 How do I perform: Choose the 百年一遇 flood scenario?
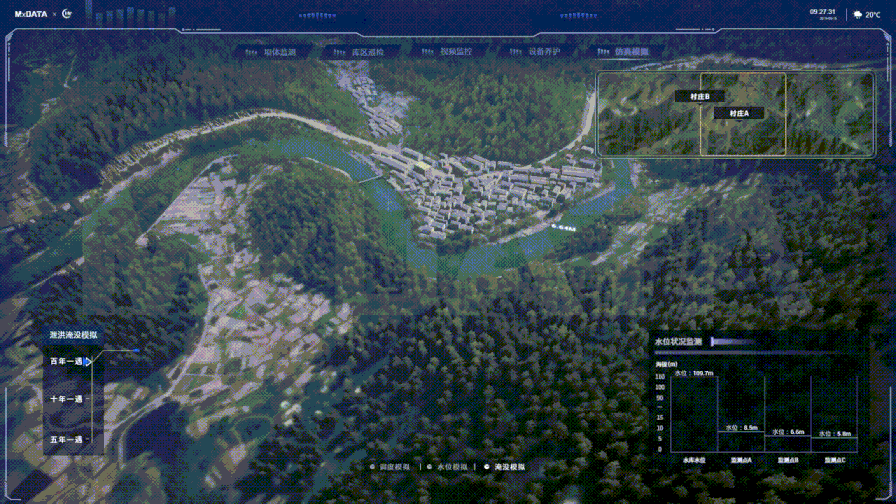(x=67, y=361)
